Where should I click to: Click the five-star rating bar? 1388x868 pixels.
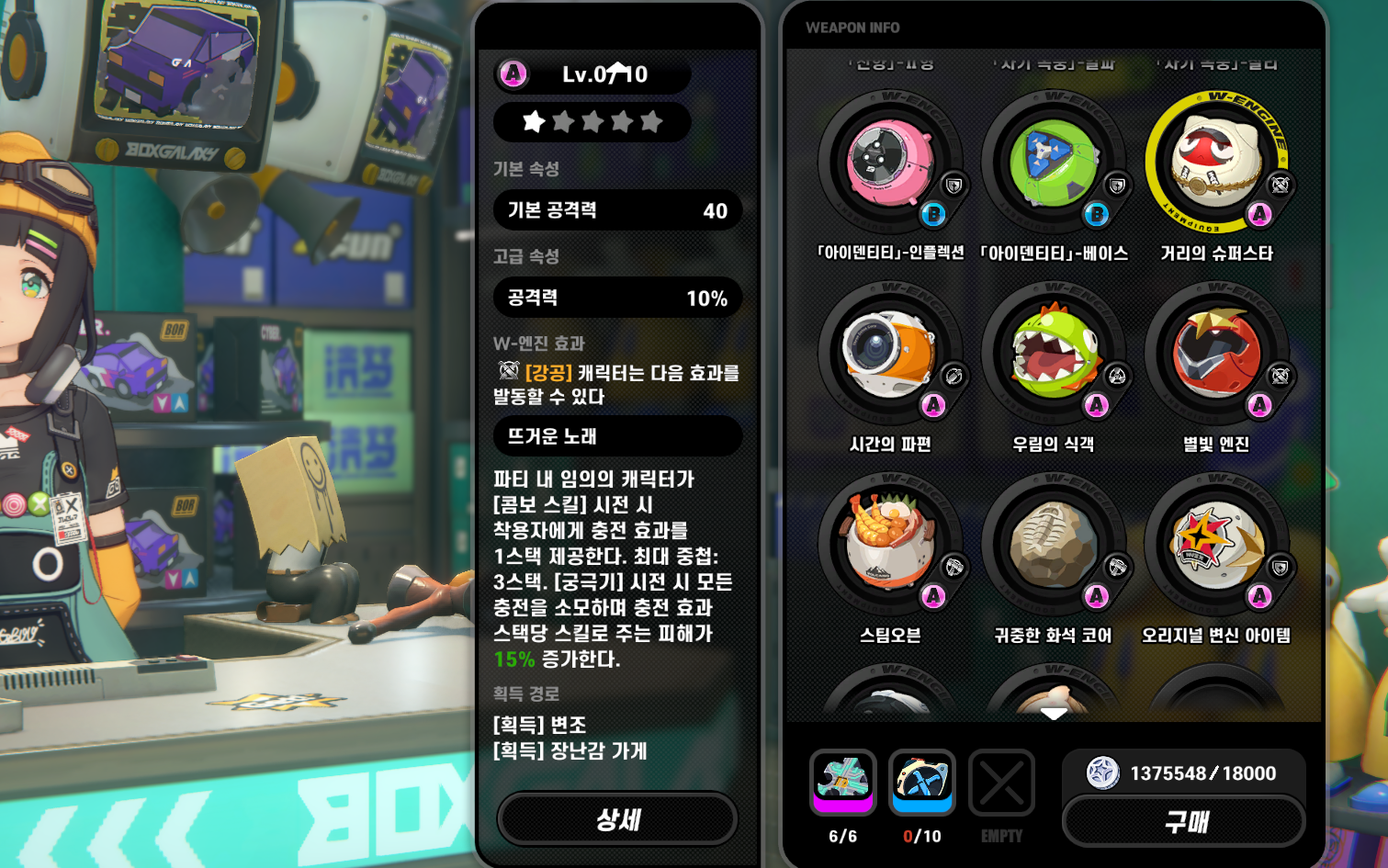(x=592, y=121)
